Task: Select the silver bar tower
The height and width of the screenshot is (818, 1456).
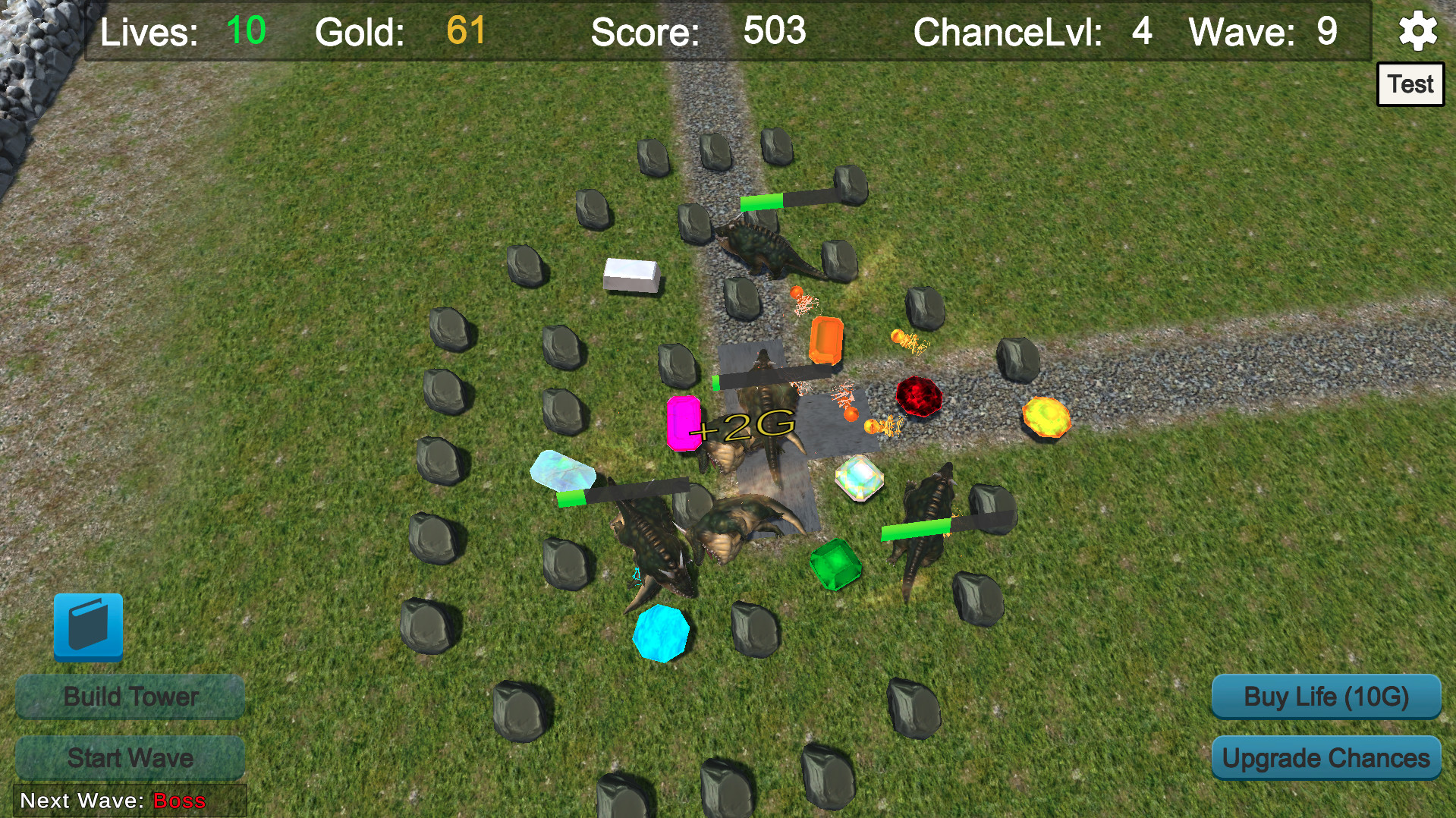Action: pos(630,275)
